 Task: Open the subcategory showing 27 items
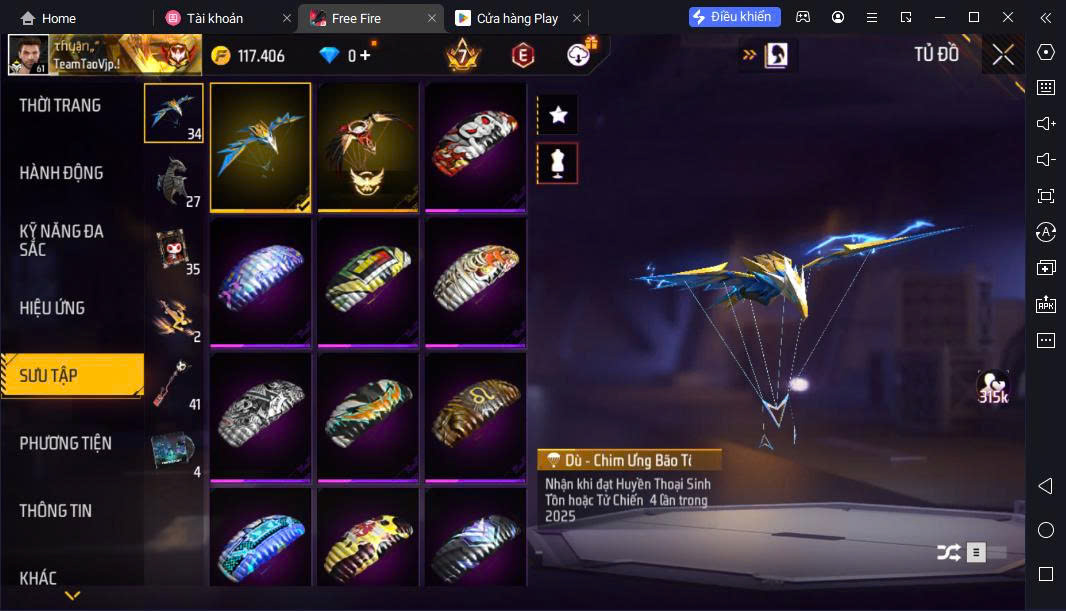(x=174, y=181)
